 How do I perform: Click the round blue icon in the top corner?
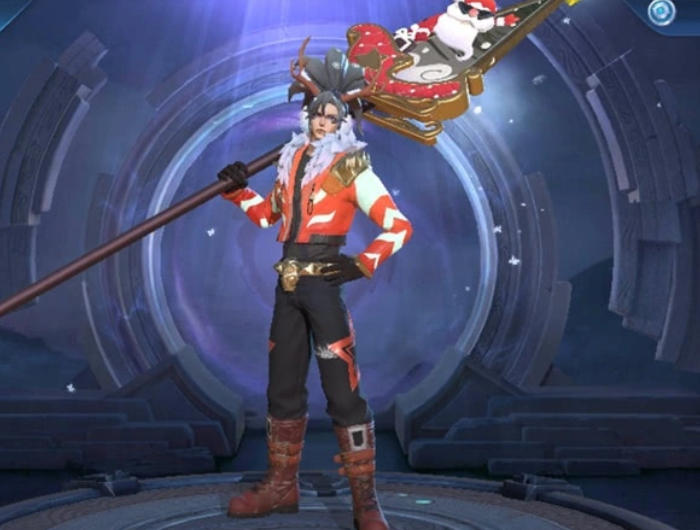point(659,12)
